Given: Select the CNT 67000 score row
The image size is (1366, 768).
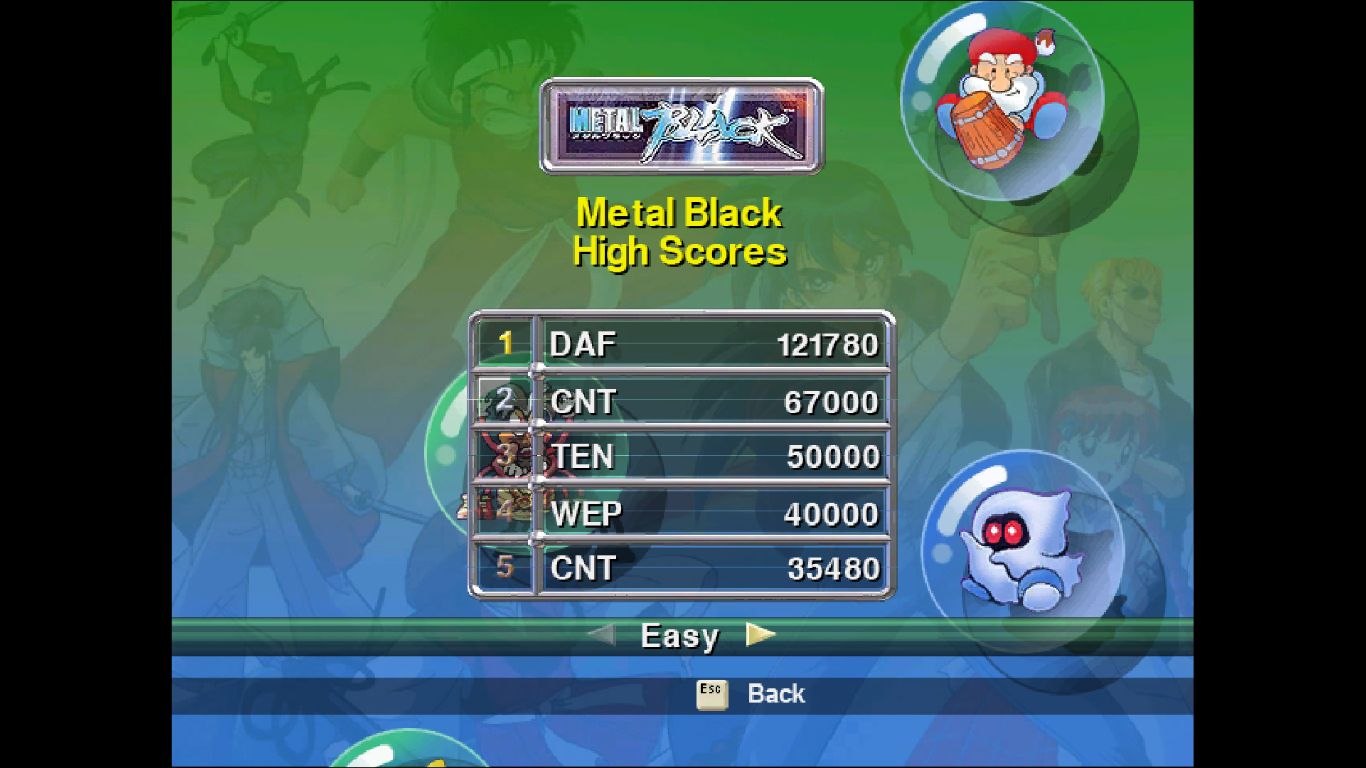Looking at the screenshot, I should point(682,402).
